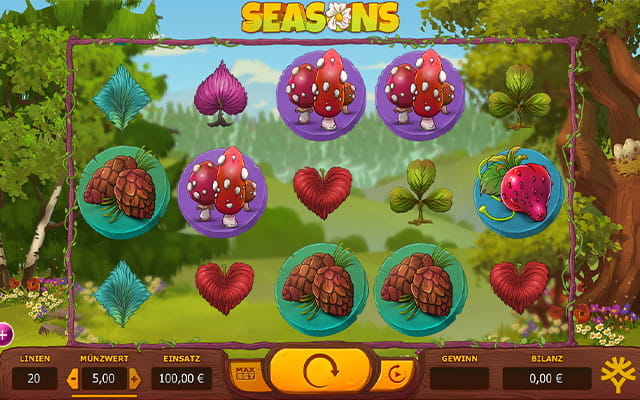
Task: Start autoplay with the small orange arrow button
Action: pos(394,375)
